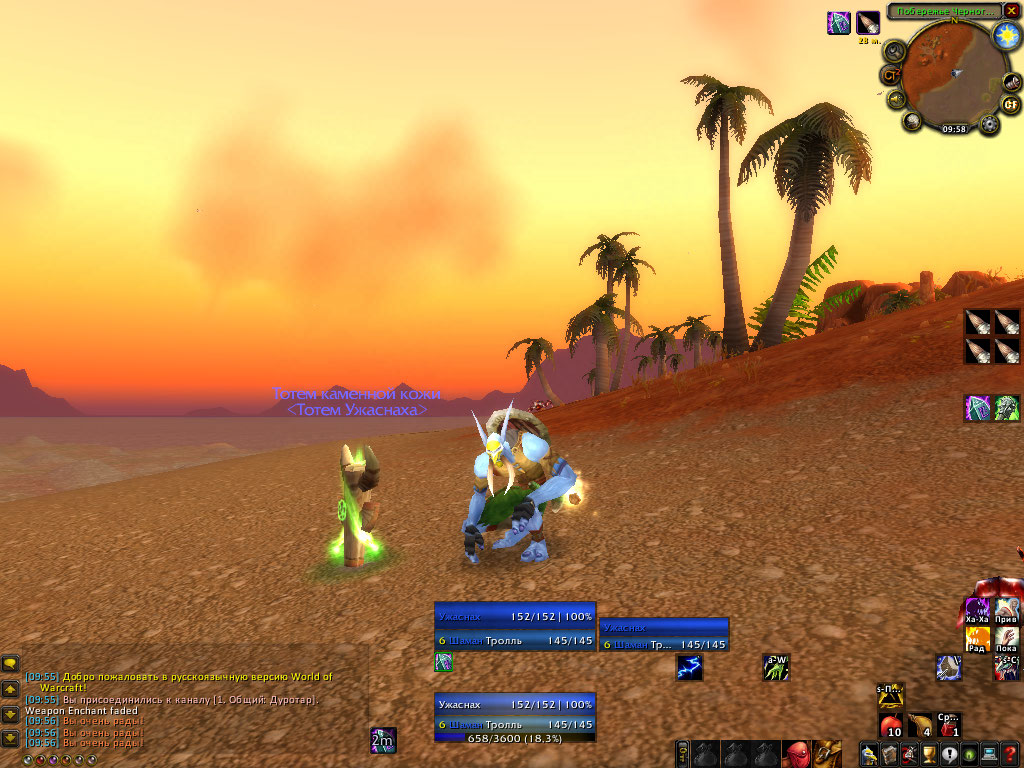Activate the Прив greeting macro
Viewport: 1024px width, 768px height.
(x=1006, y=609)
